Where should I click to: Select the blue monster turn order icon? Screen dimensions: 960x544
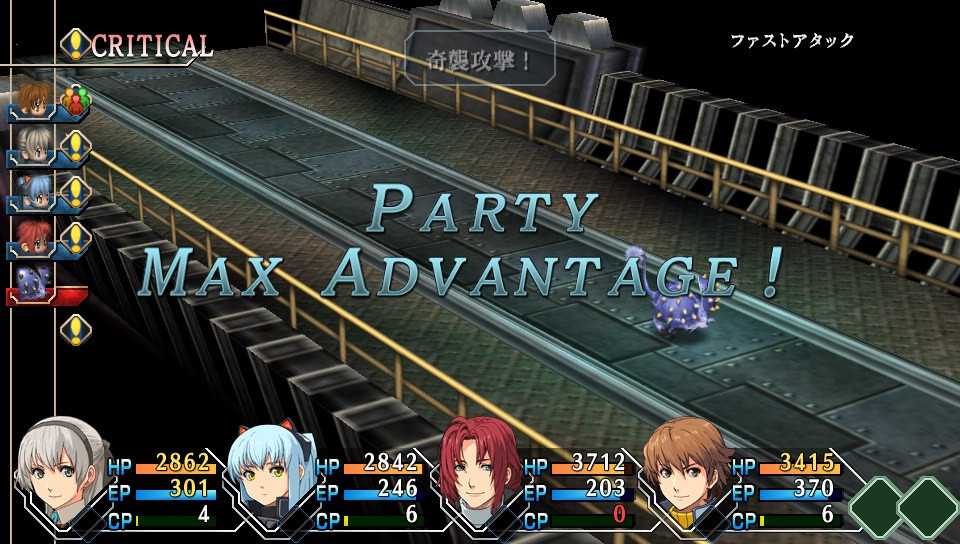pyautogui.click(x=32, y=281)
